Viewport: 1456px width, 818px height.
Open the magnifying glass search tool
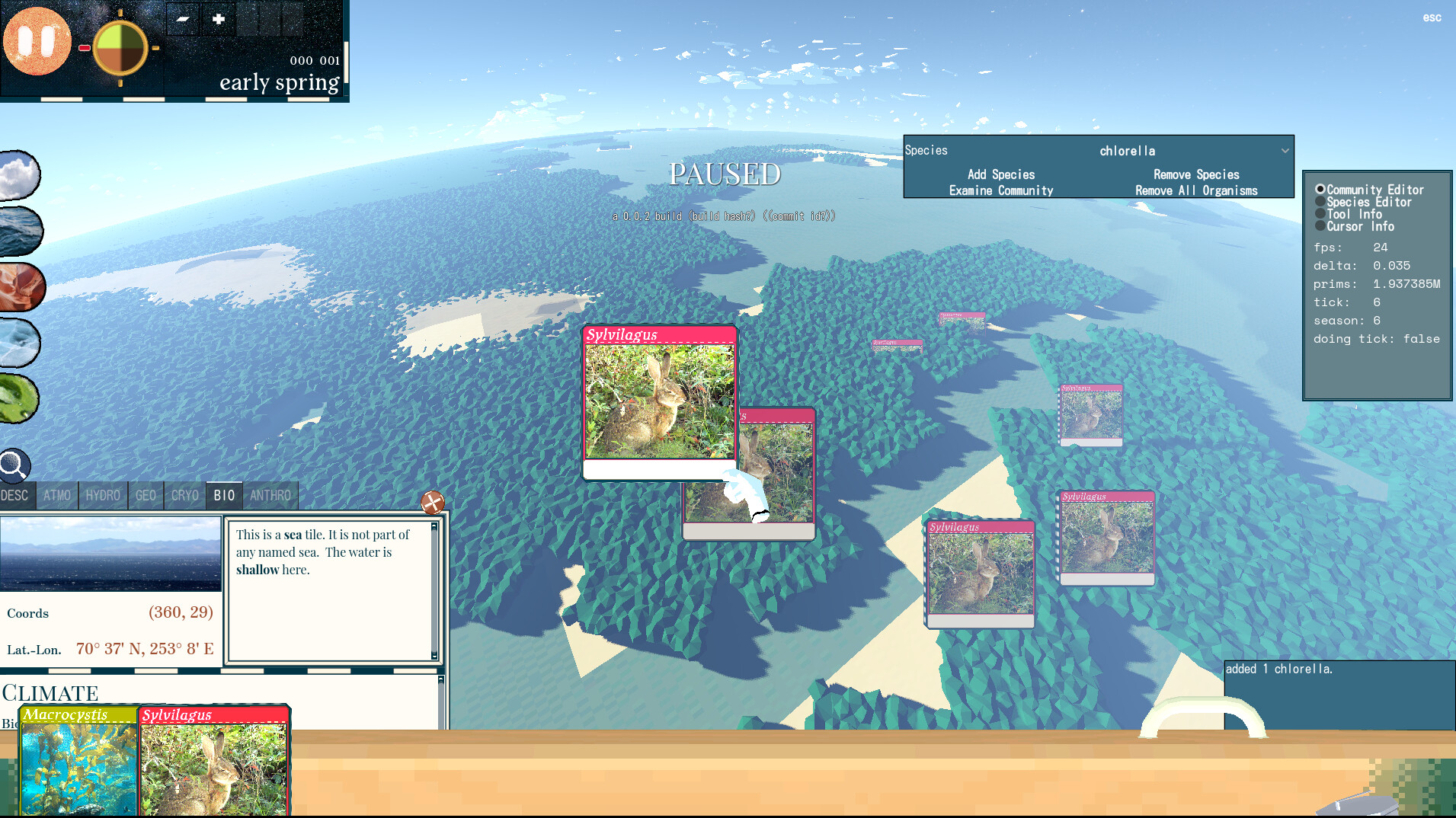coord(14,465)
